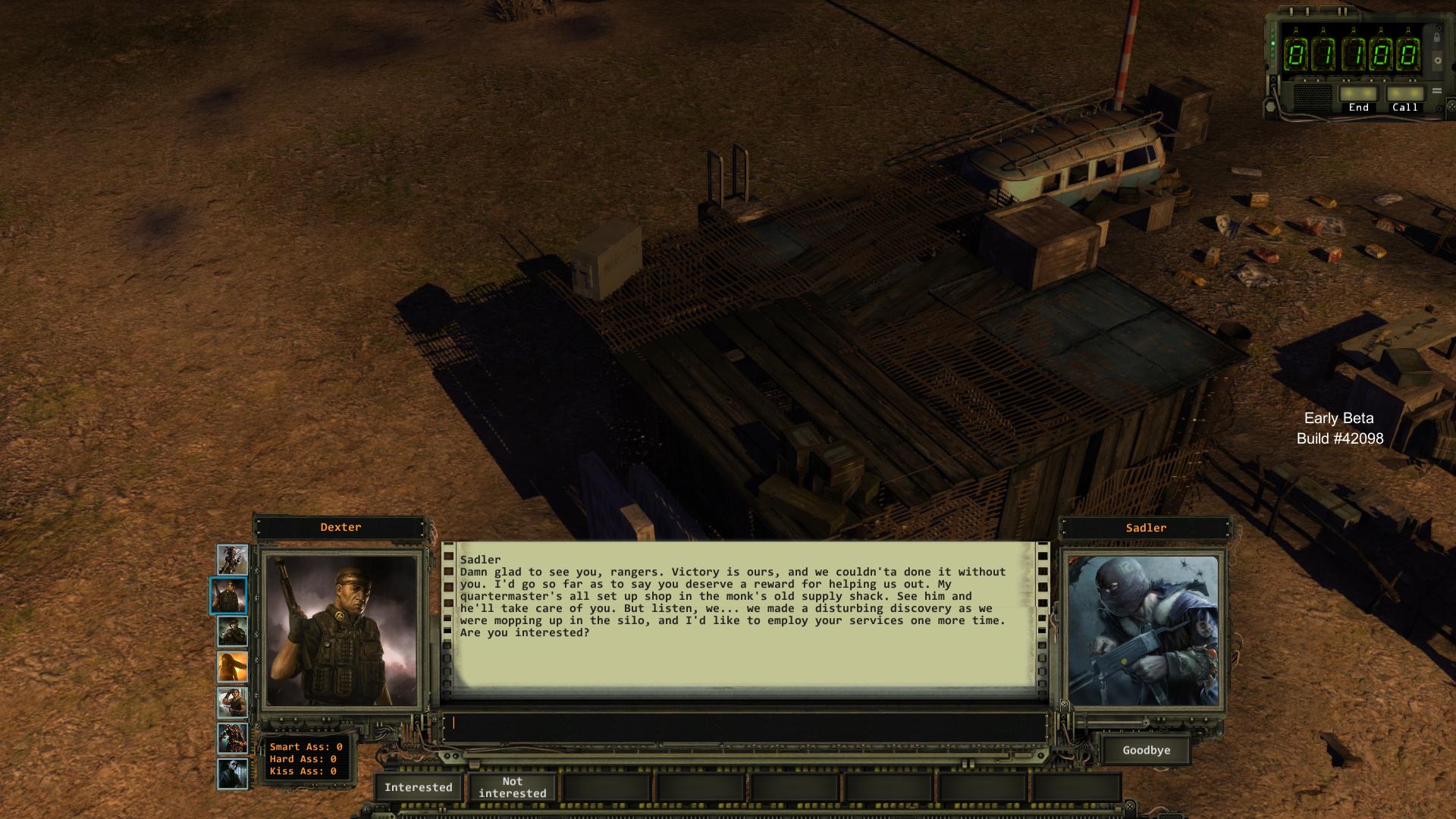This screenshot has width=1456, height=819.
Task: Open the gear settings icon on the radio
Action: 1437,61
